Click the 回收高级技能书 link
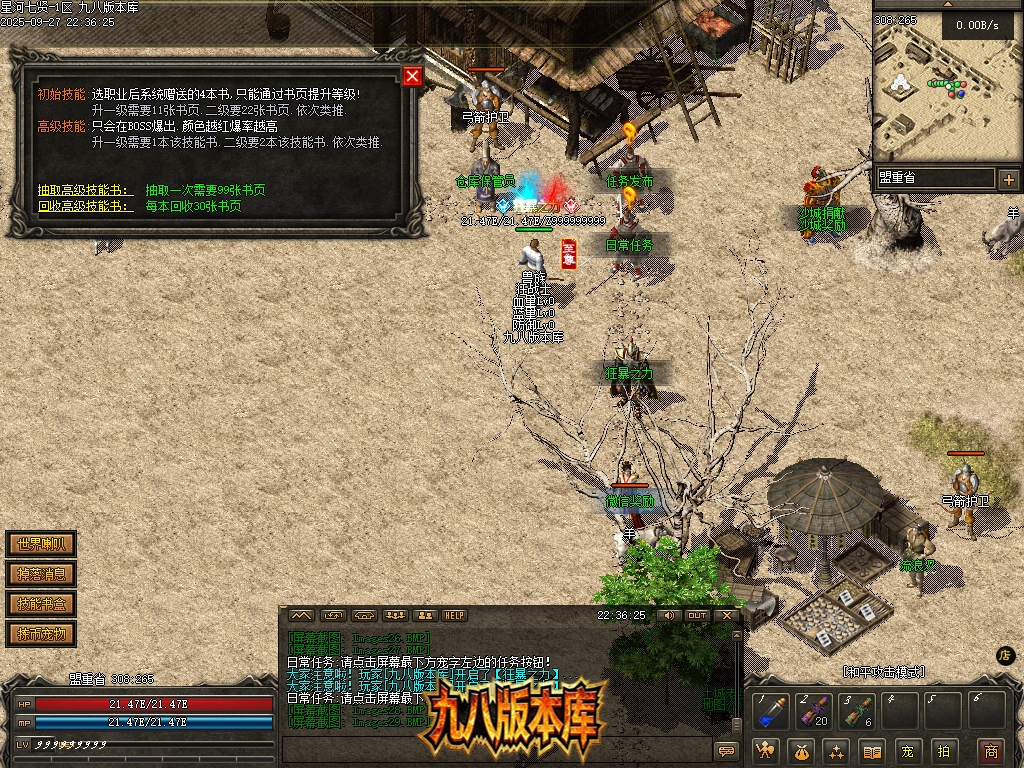This screenshot has width=1024, height=768. [84, 206]
